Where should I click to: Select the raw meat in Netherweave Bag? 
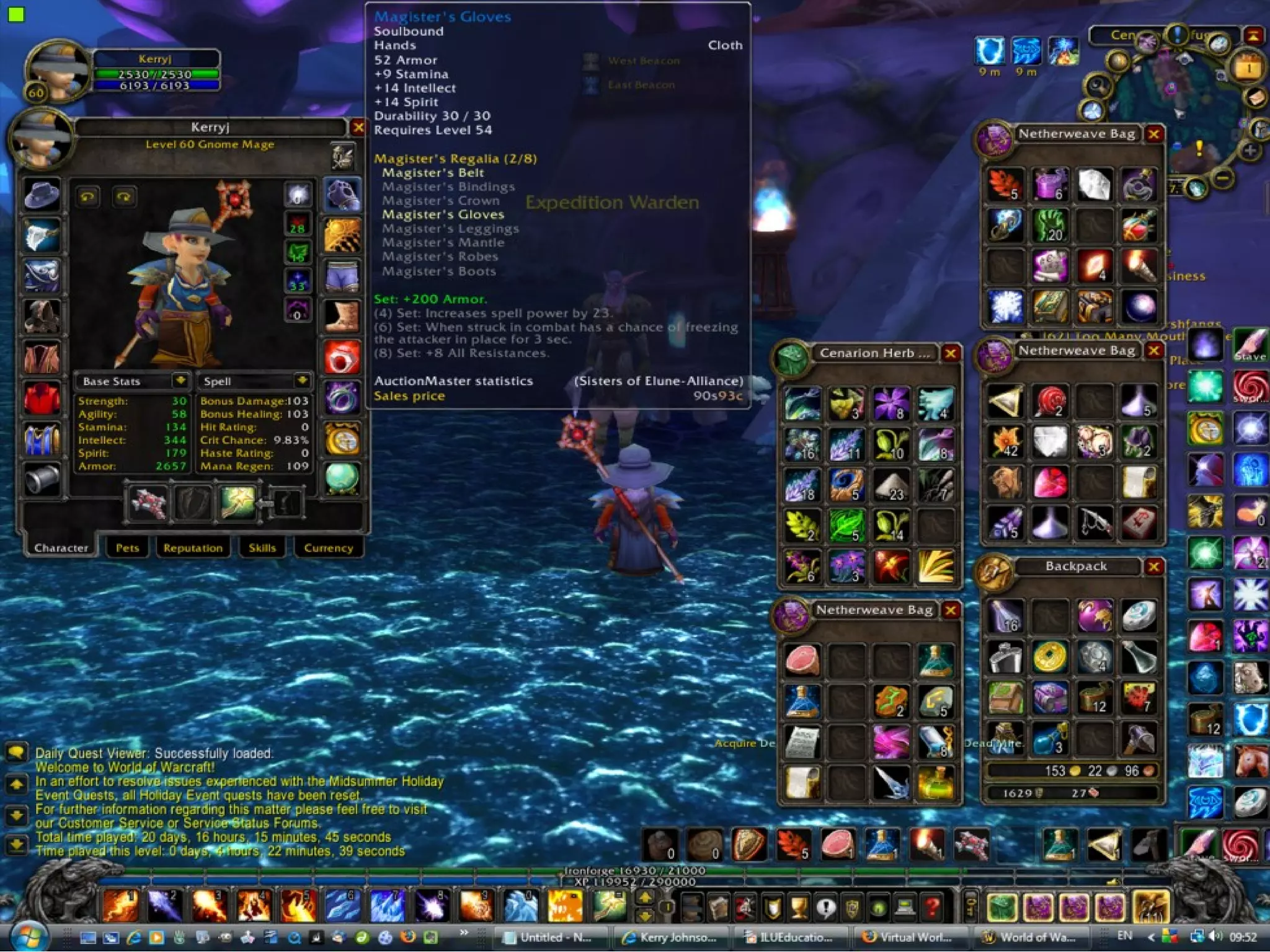[x=802, y=659]
